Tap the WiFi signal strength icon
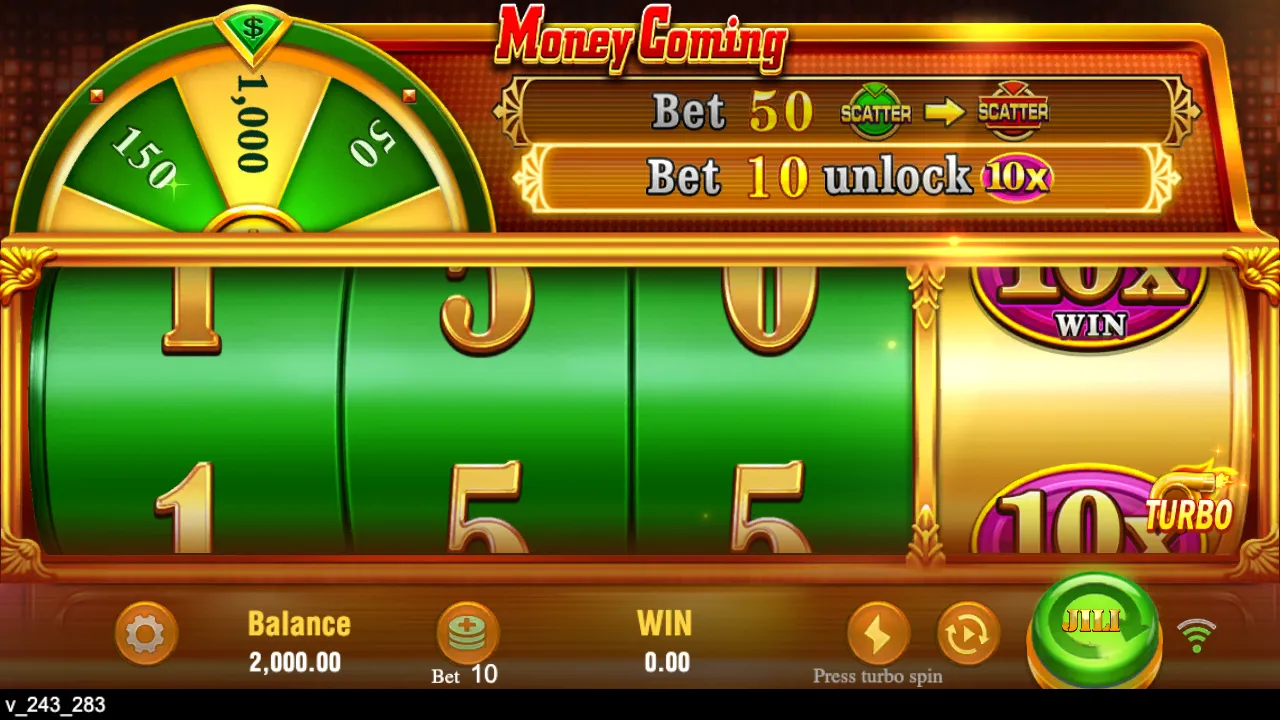1280x720 pixels. point(1196,634)
